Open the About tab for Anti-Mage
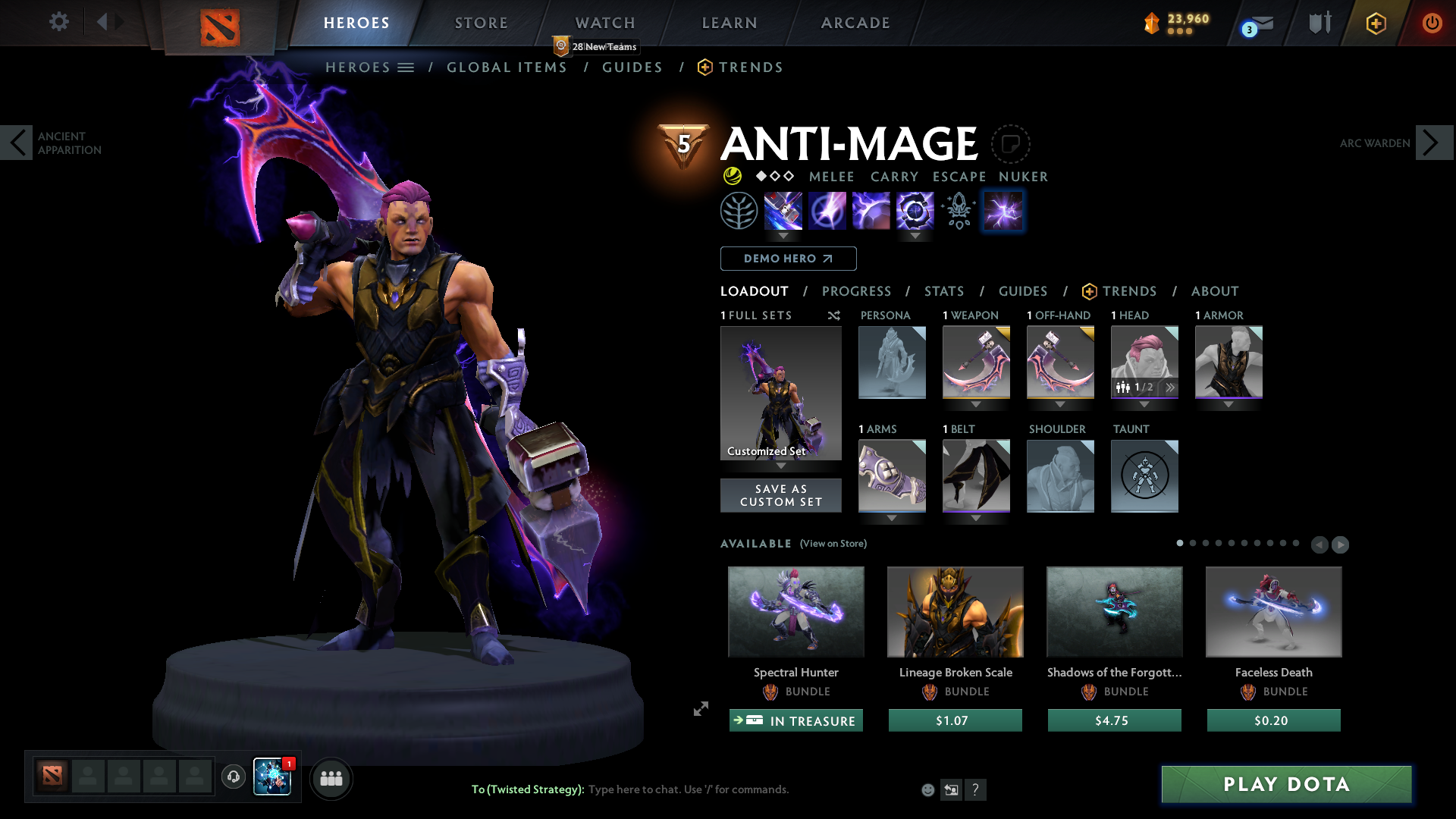Image resolution: width=1456 pixels, height=819 pixels. coord(1214,291)
